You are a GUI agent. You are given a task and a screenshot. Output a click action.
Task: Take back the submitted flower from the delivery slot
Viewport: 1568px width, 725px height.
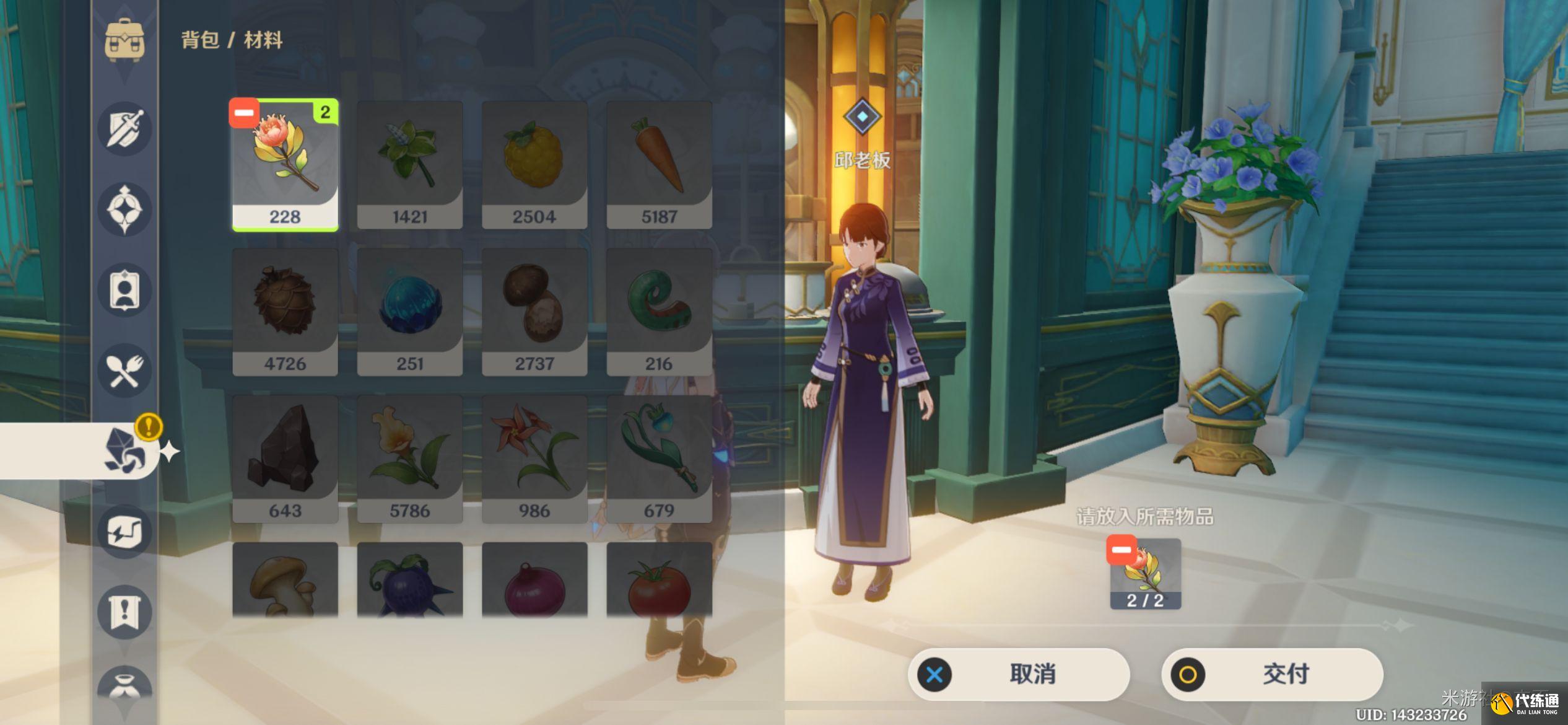click(x=1122, y=550)
